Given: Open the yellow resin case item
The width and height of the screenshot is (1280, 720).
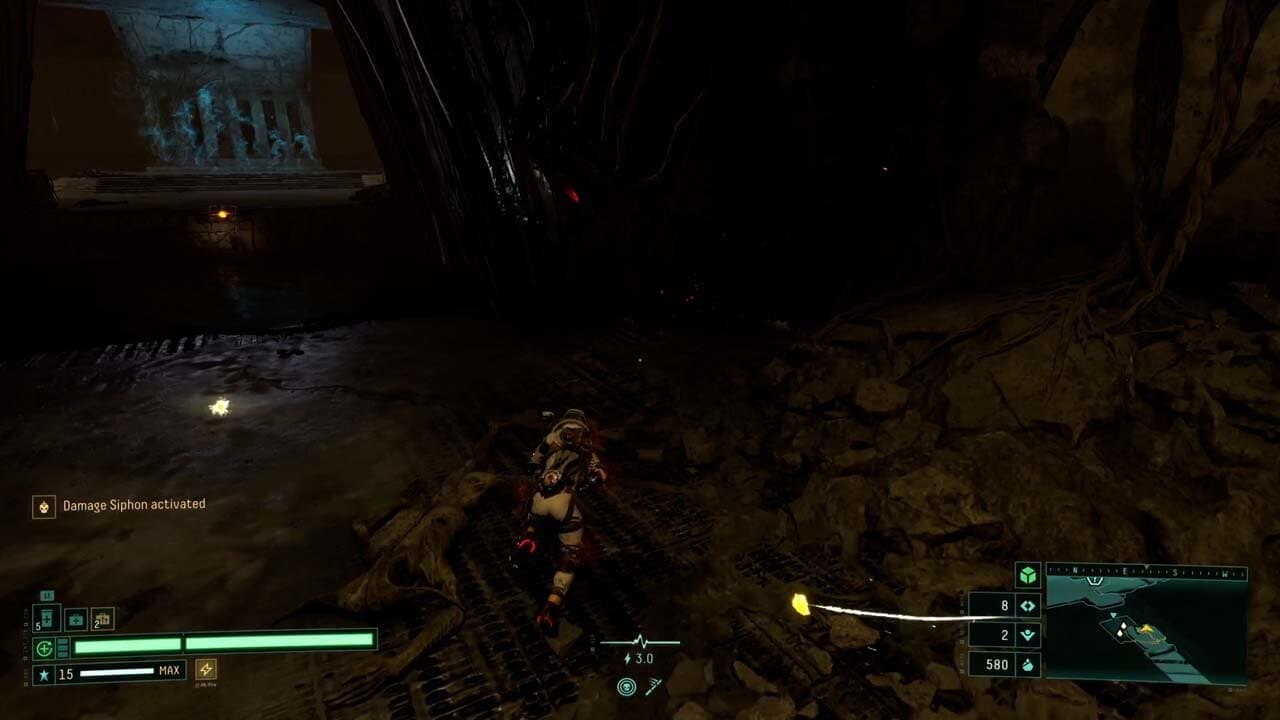Looking at the screenshot, I should [102, 619].
